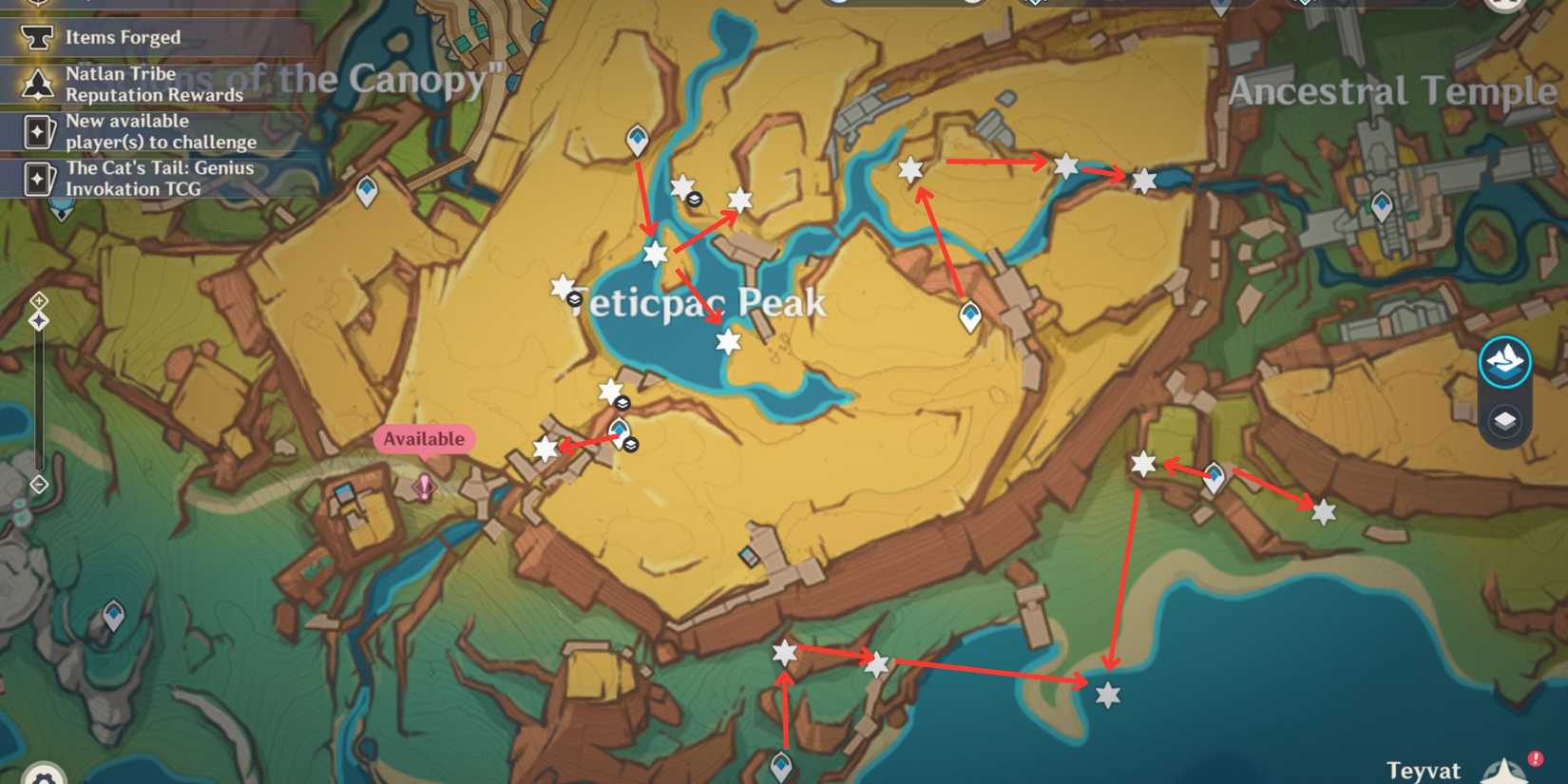
Task: Click the Natlan Tribe Reputation Rewards emblem icon
Action: pos(37,84)
